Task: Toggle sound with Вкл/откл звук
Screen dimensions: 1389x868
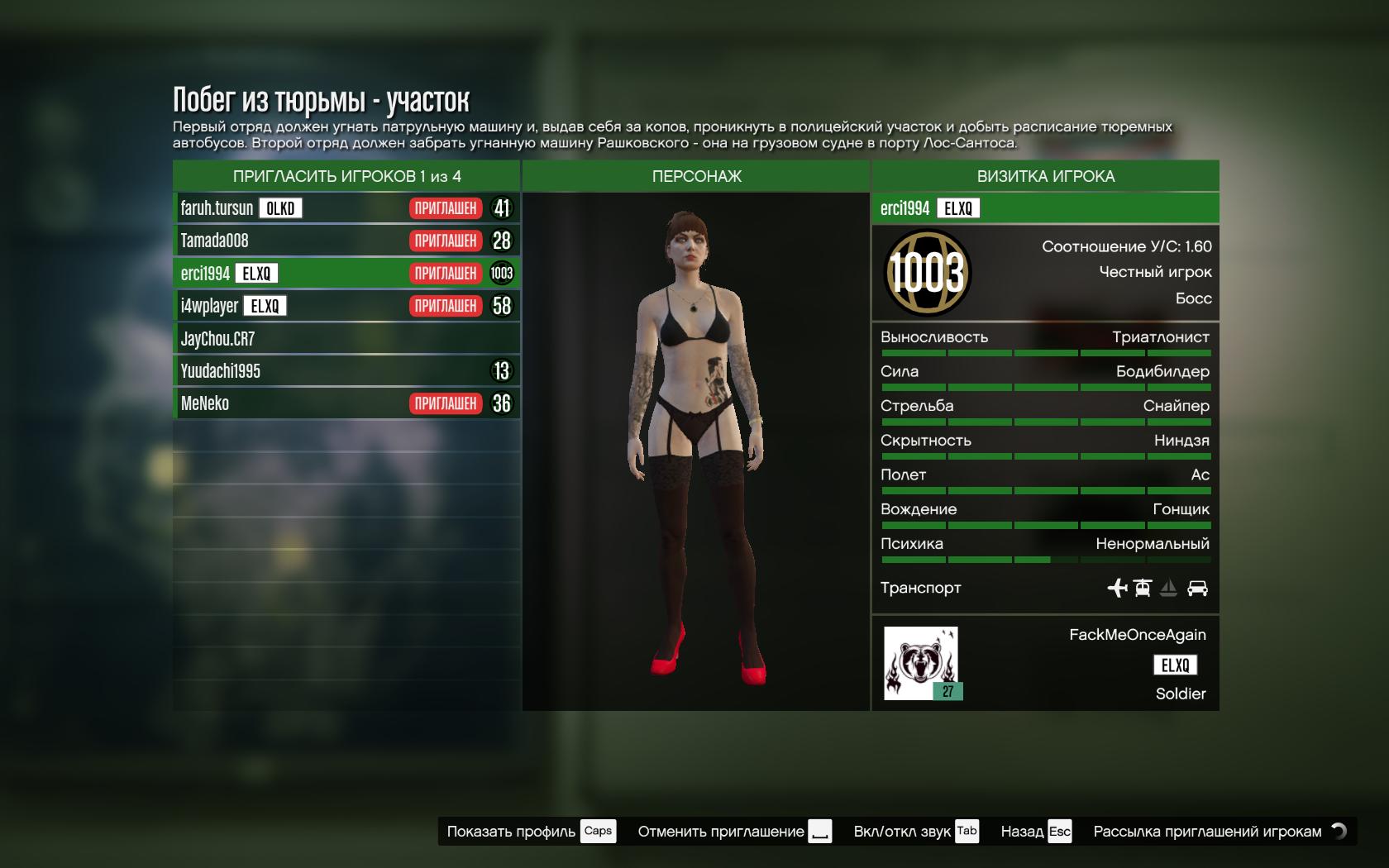Action: click(x=915, y=832)
